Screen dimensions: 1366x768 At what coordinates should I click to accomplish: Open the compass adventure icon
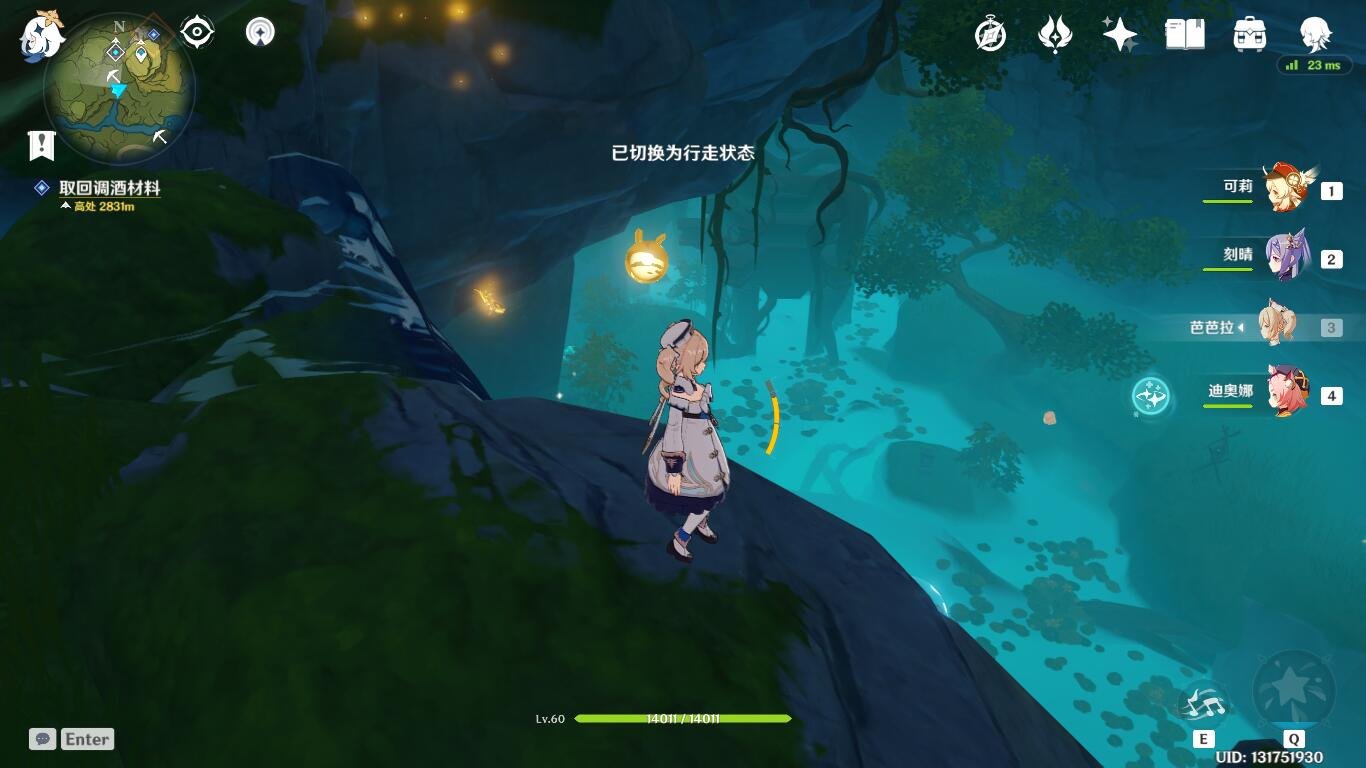coord(990,36)
